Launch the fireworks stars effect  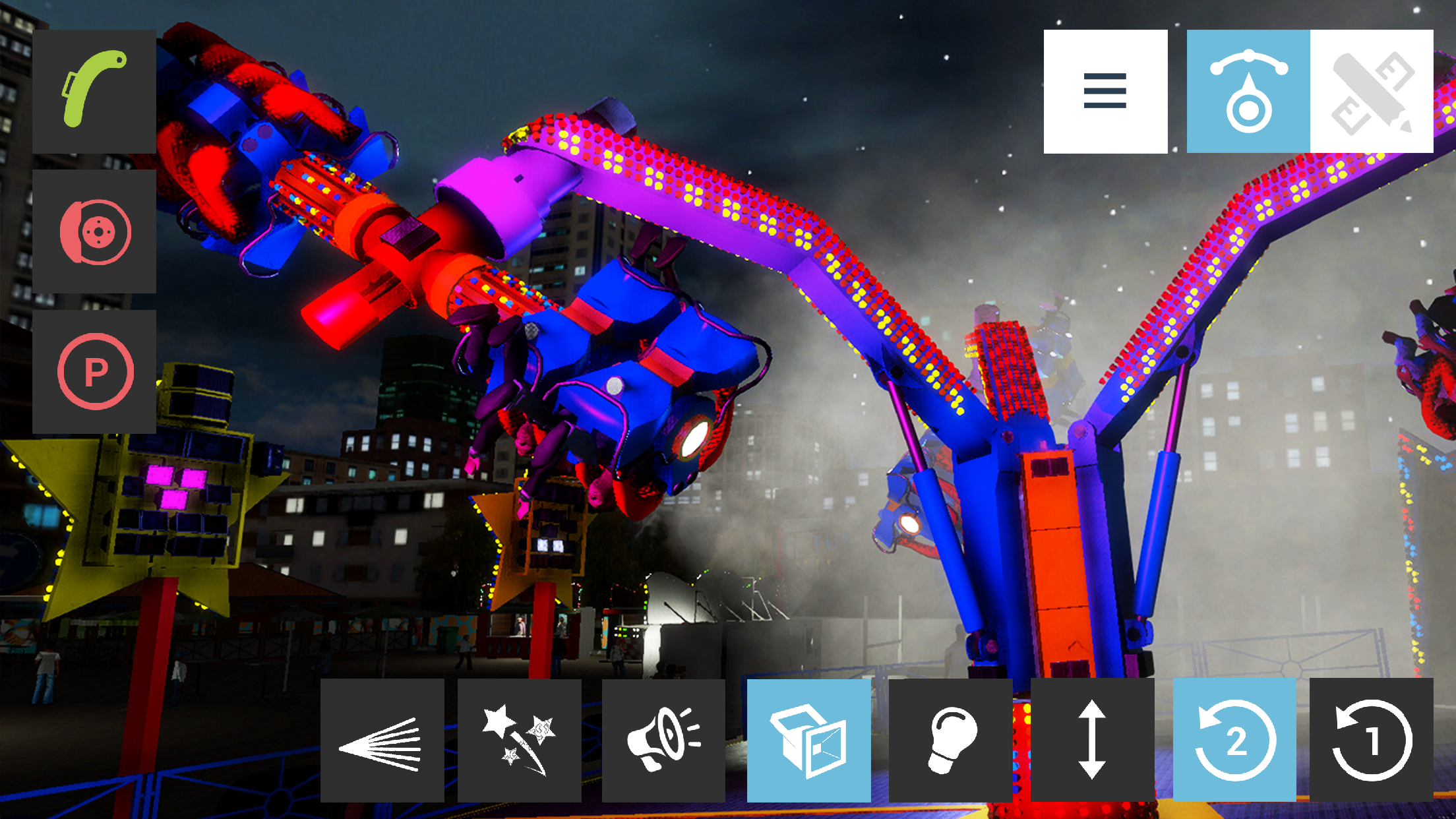[519, 741]
